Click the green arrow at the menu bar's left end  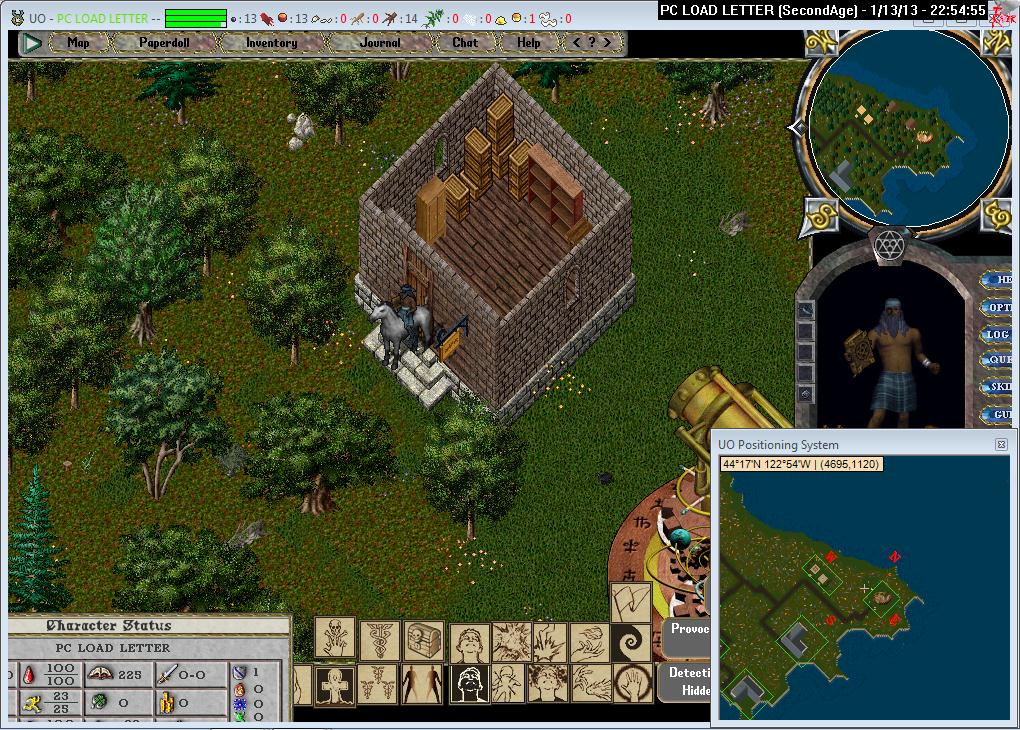click(32, 43)
